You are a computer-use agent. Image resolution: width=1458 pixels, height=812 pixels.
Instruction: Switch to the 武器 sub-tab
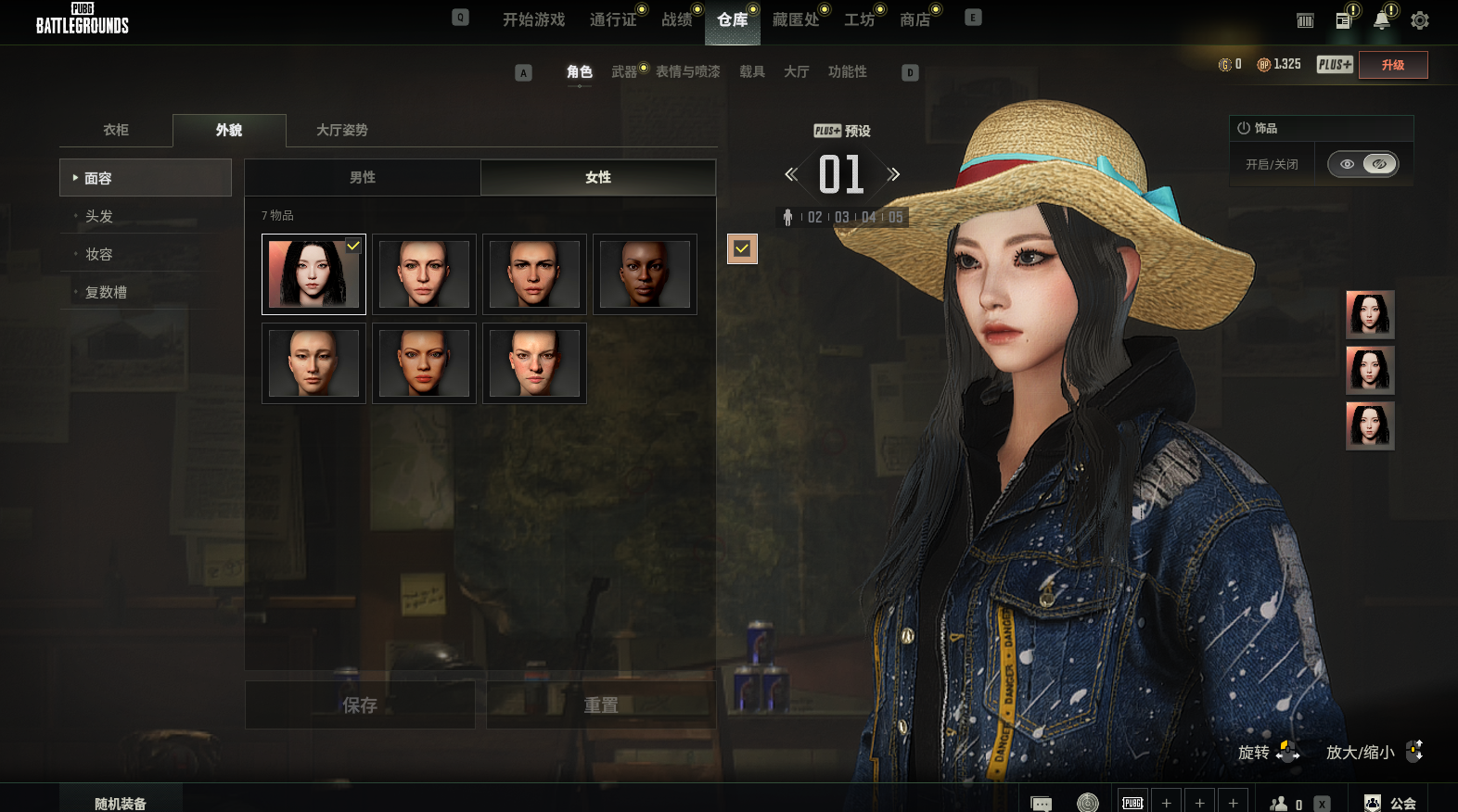click(x=624, y=71)
